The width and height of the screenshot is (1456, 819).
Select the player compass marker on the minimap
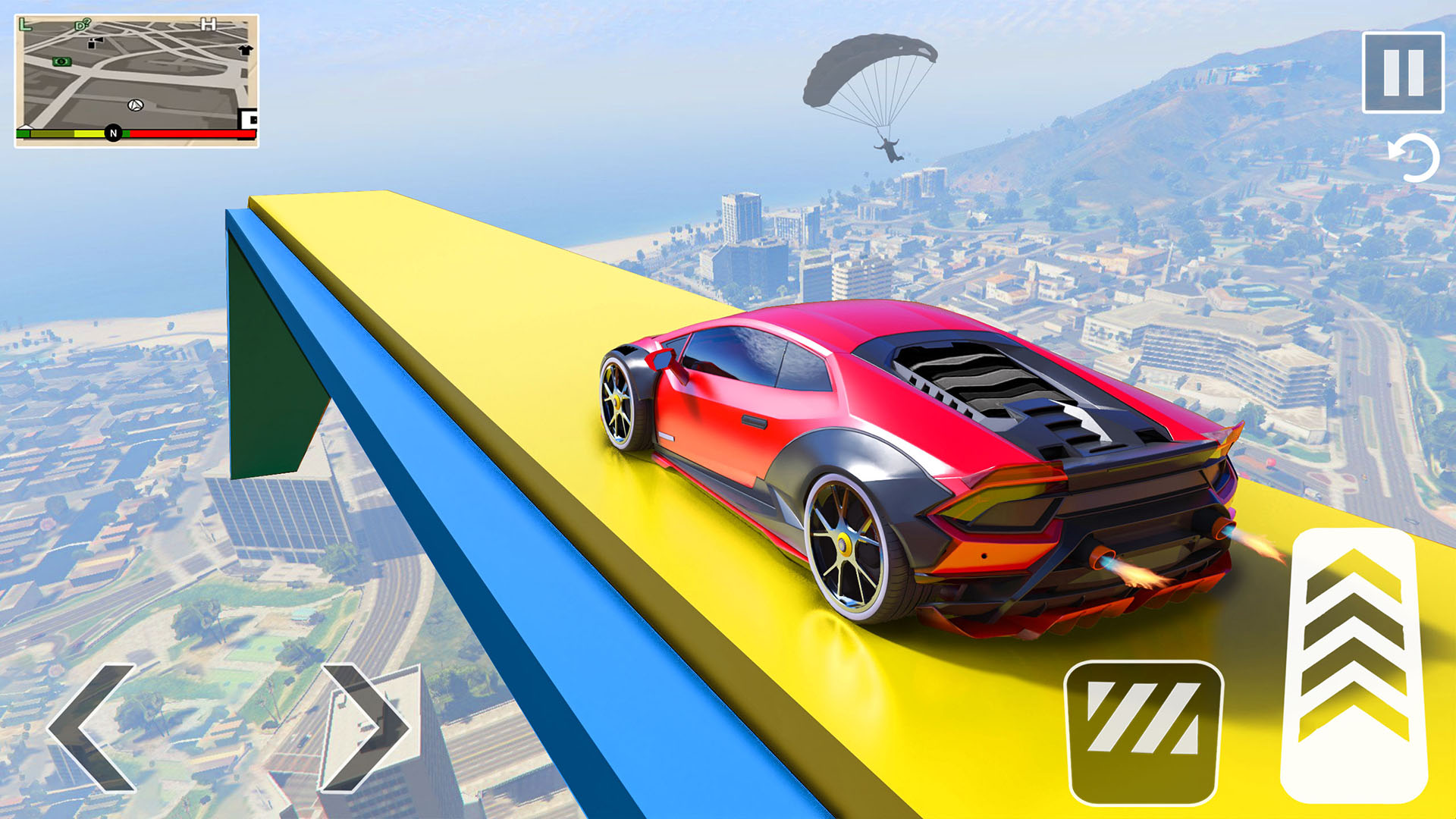click(x=135, y=107)
